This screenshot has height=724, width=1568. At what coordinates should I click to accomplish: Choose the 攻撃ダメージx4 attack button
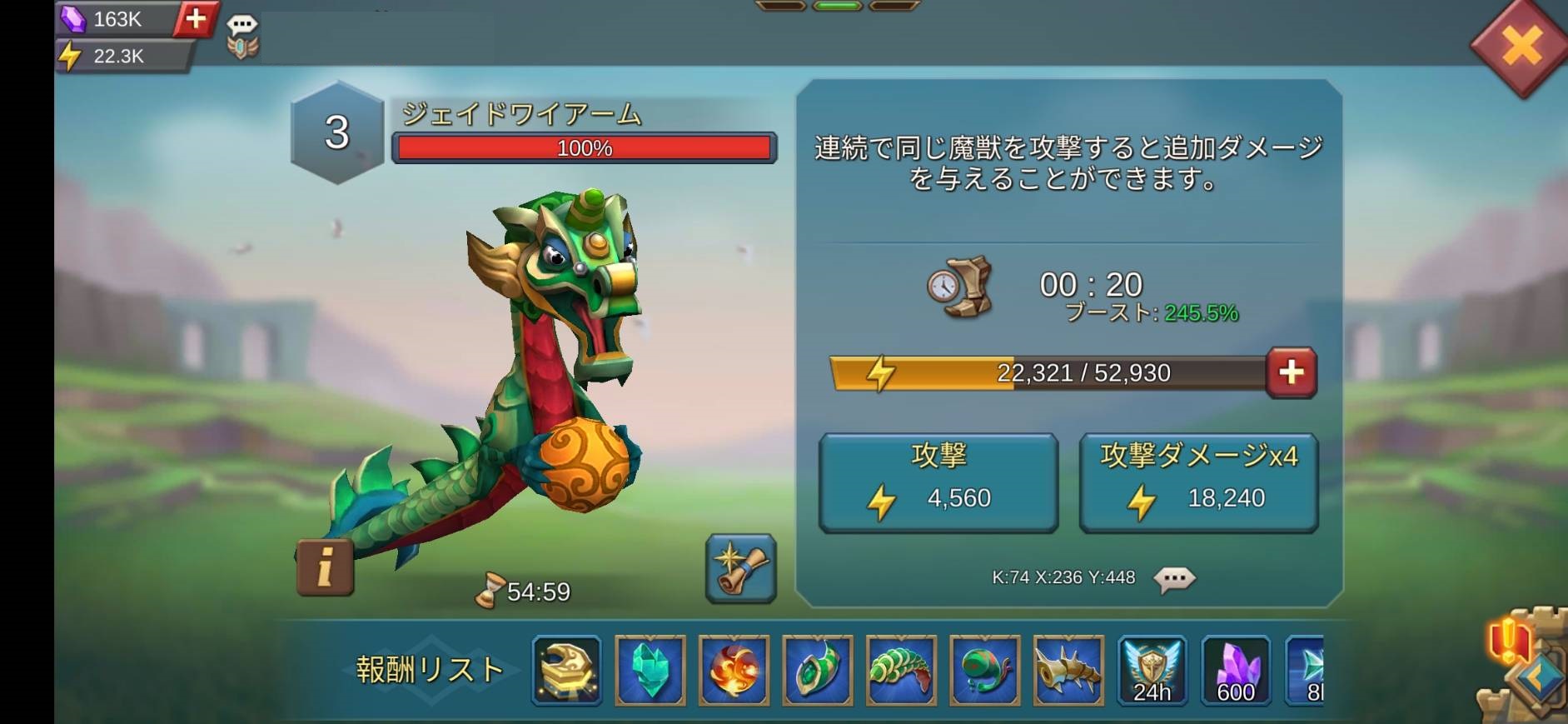[1198, 482]
